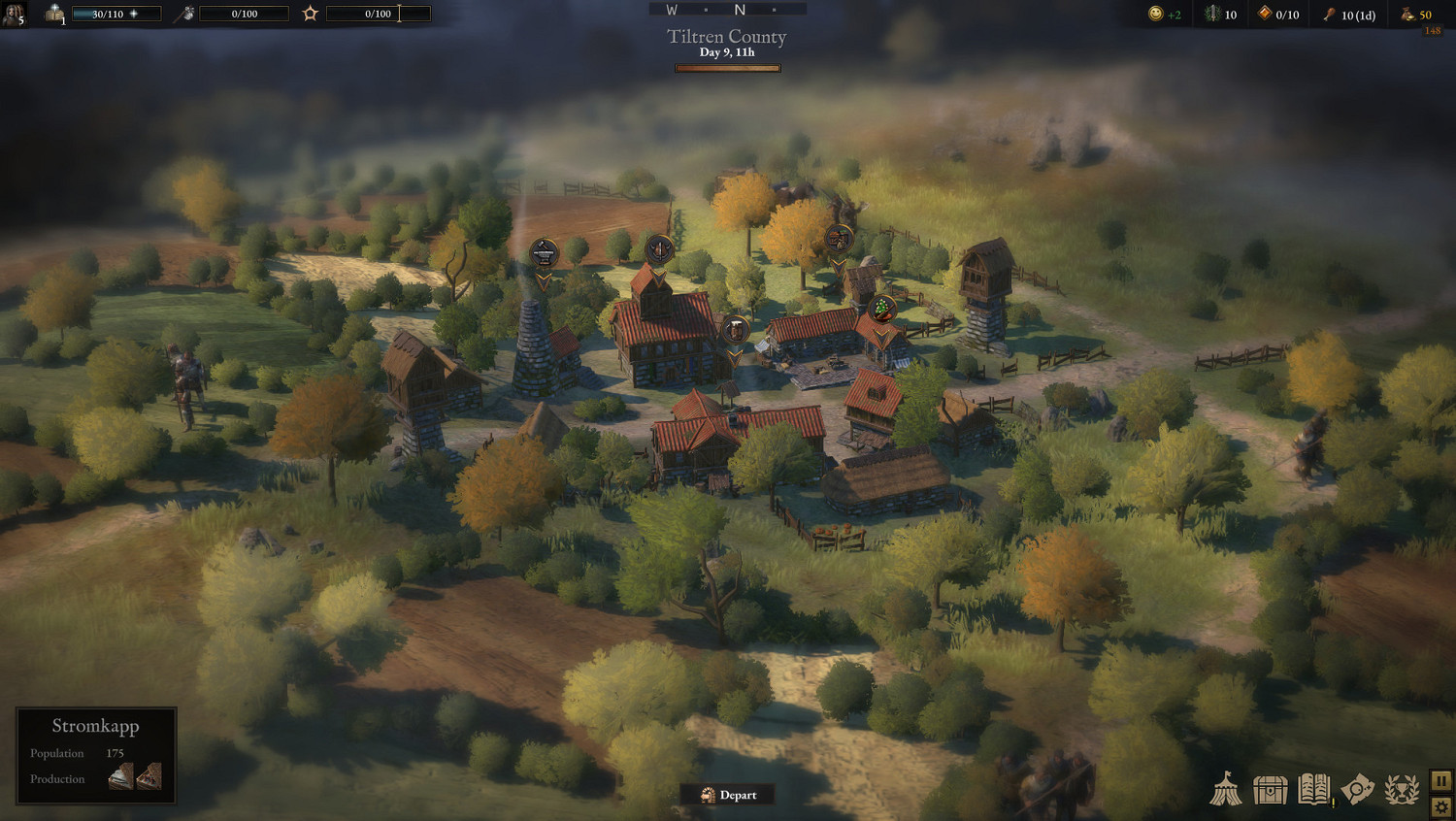Open the codex journal book
The image size is (1456, 821).
coord(1313,791)
